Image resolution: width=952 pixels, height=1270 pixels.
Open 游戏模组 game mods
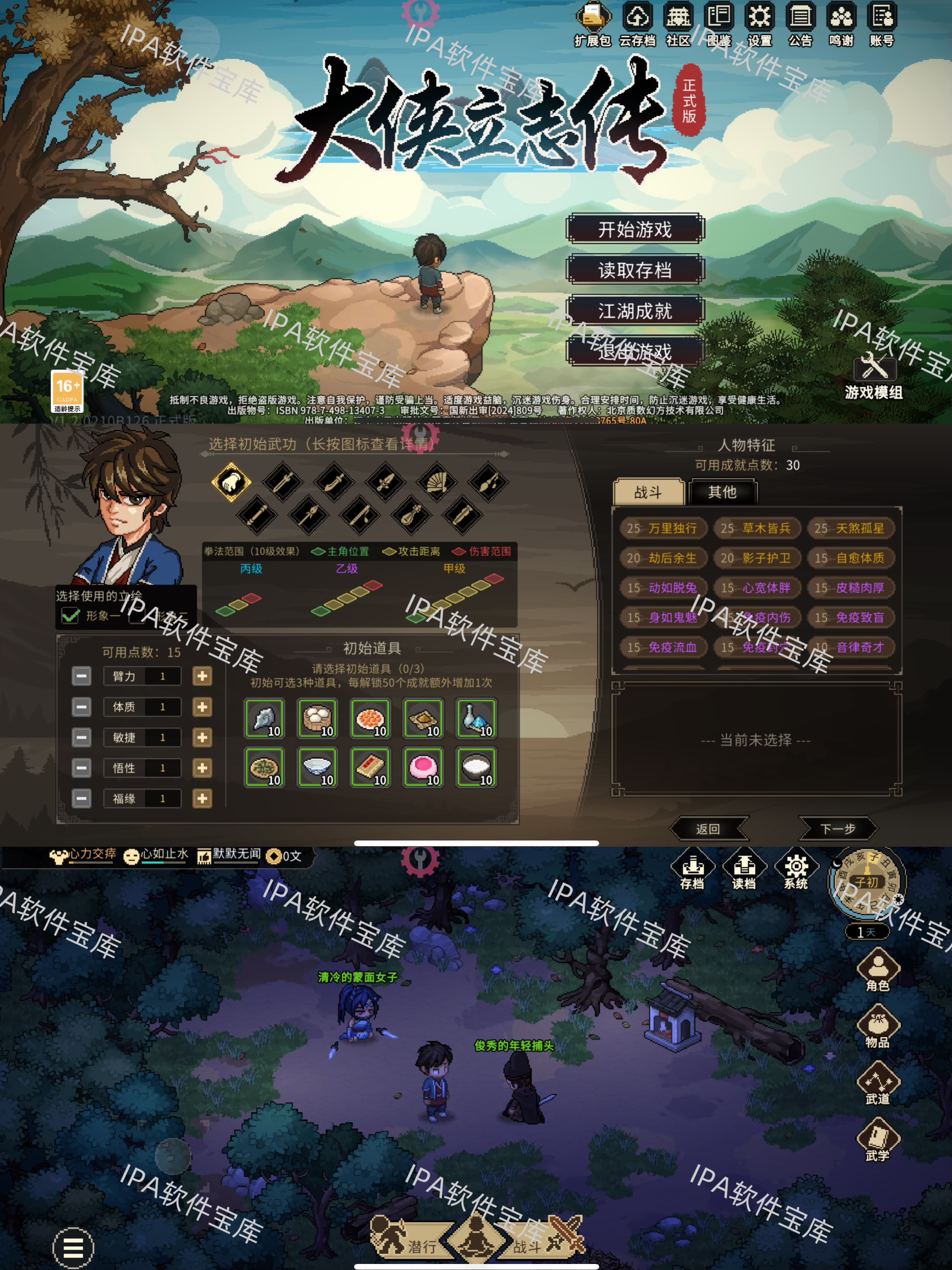pos(873,376)
